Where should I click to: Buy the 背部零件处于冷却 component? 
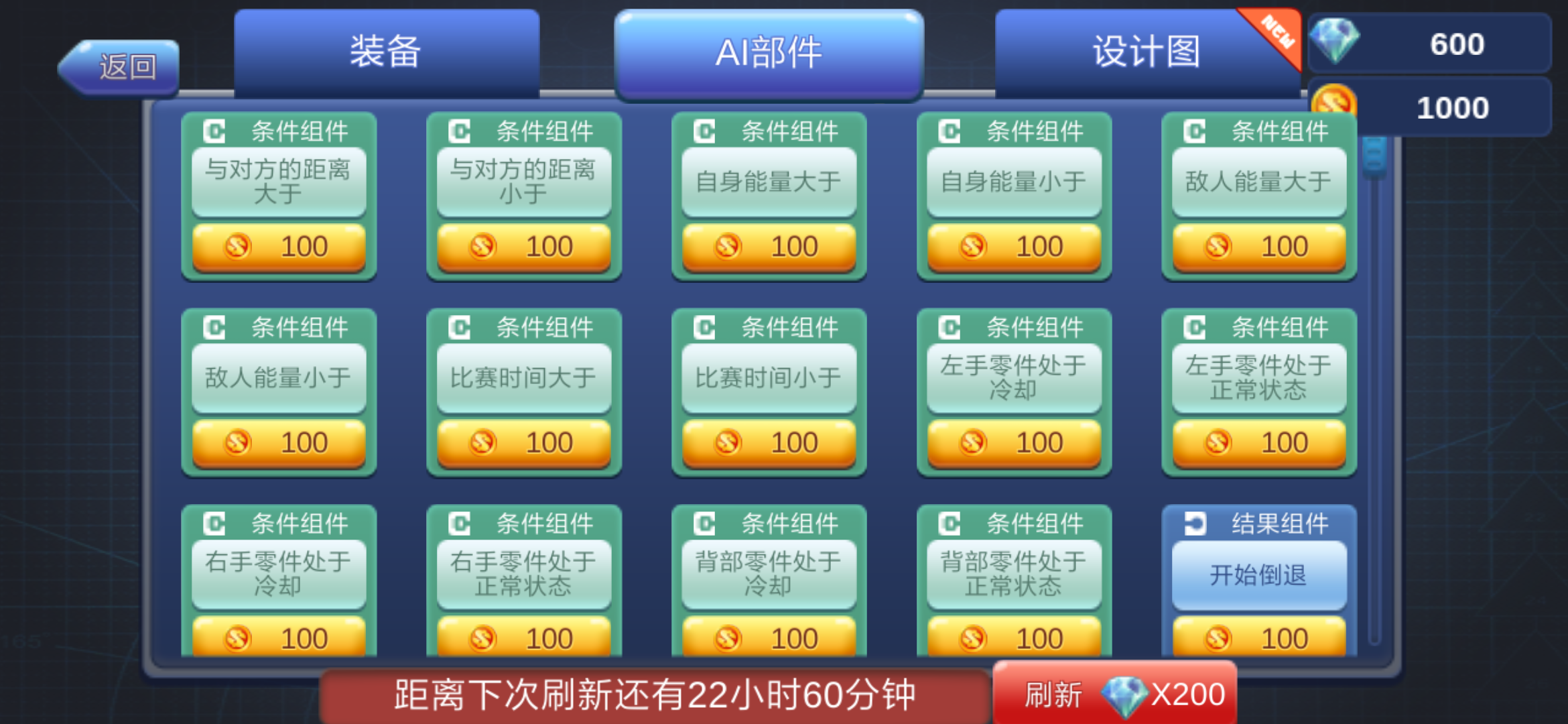(x=769, y=636)
